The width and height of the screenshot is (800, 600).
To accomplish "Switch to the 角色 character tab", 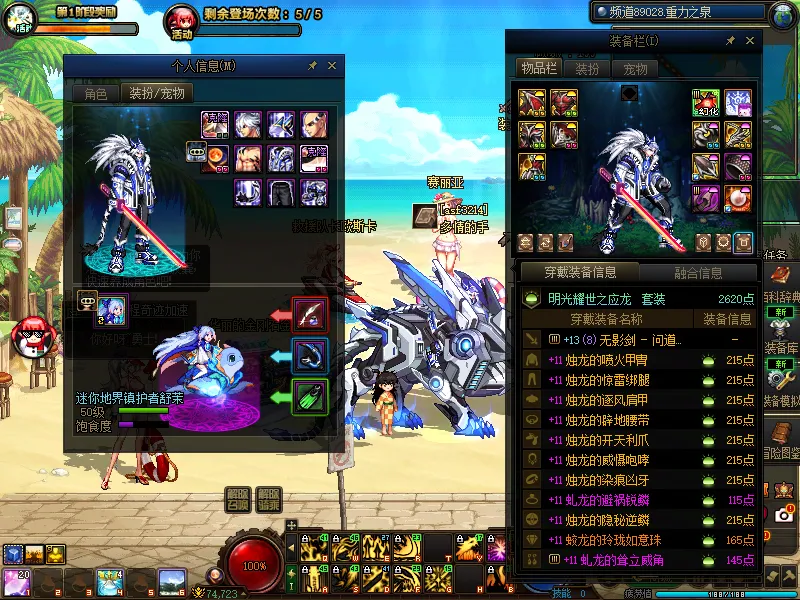I will (95, 94).
